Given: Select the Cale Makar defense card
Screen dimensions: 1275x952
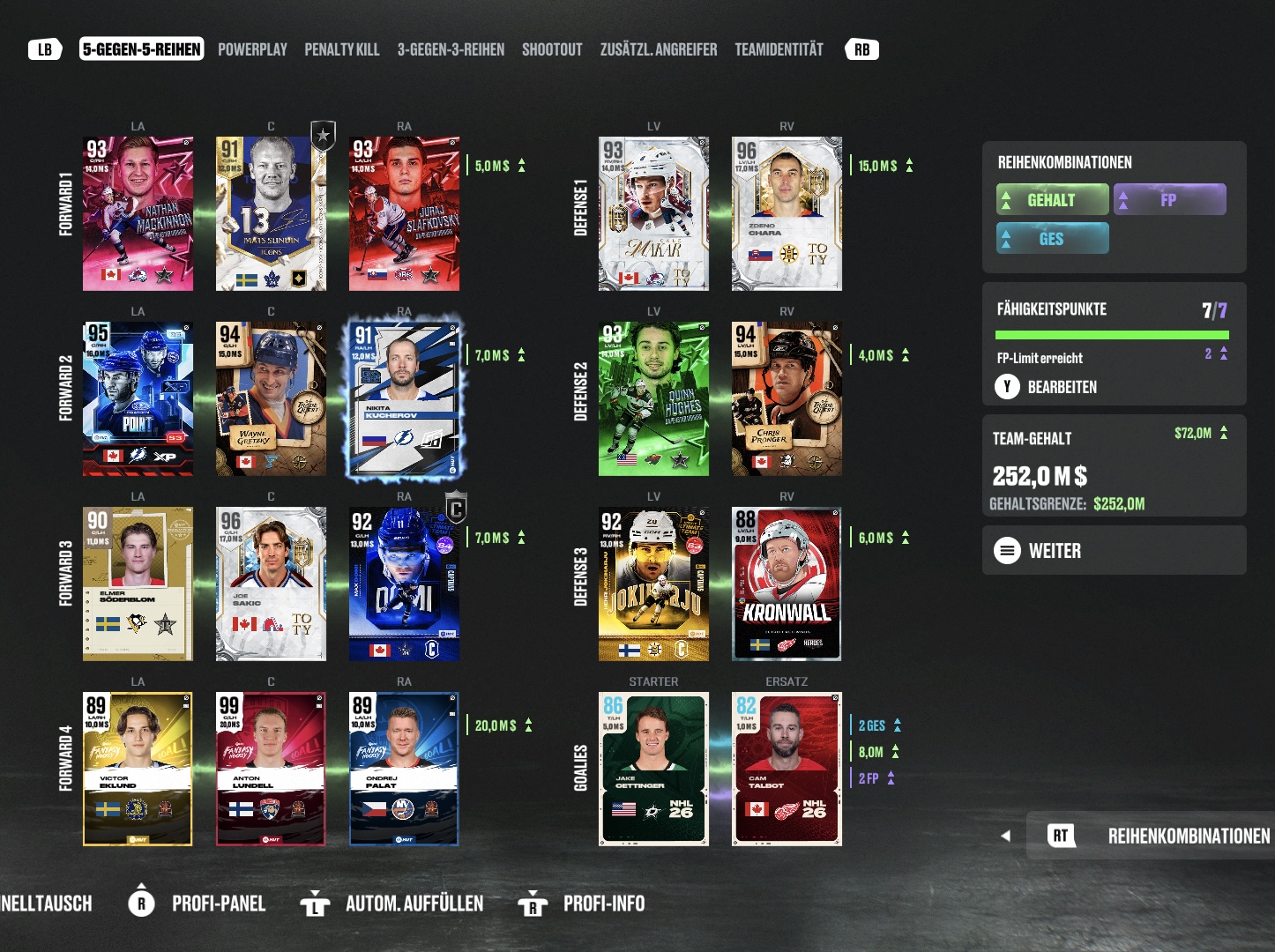Looking at the screenshot, I should 653,213.
